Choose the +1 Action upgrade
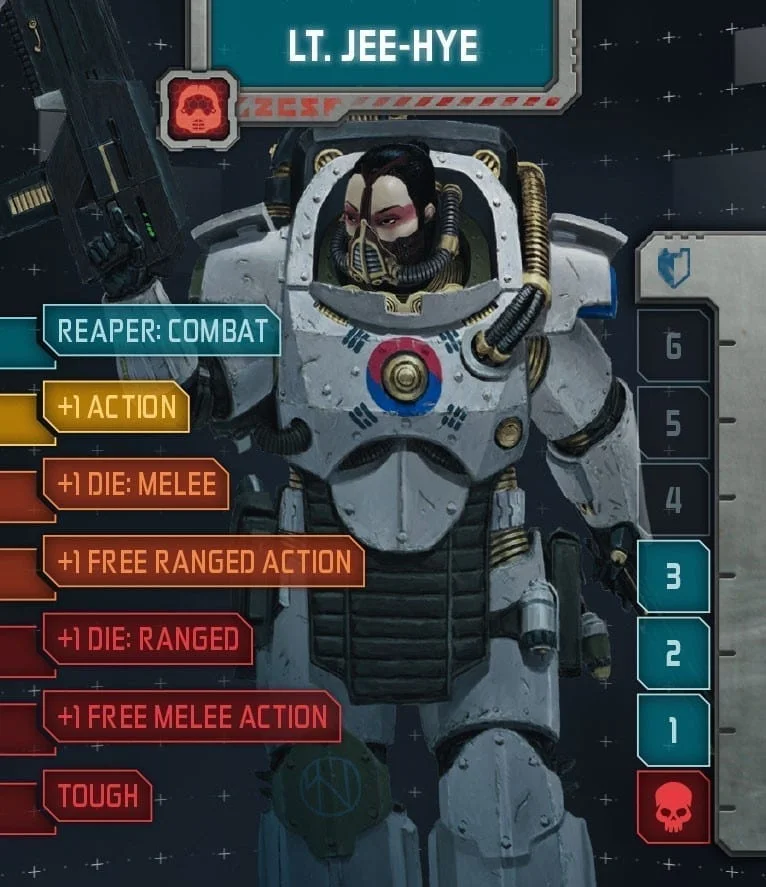The width and height of the screenshot is (766, 887). pyautogui.click(x=116, y=407)
